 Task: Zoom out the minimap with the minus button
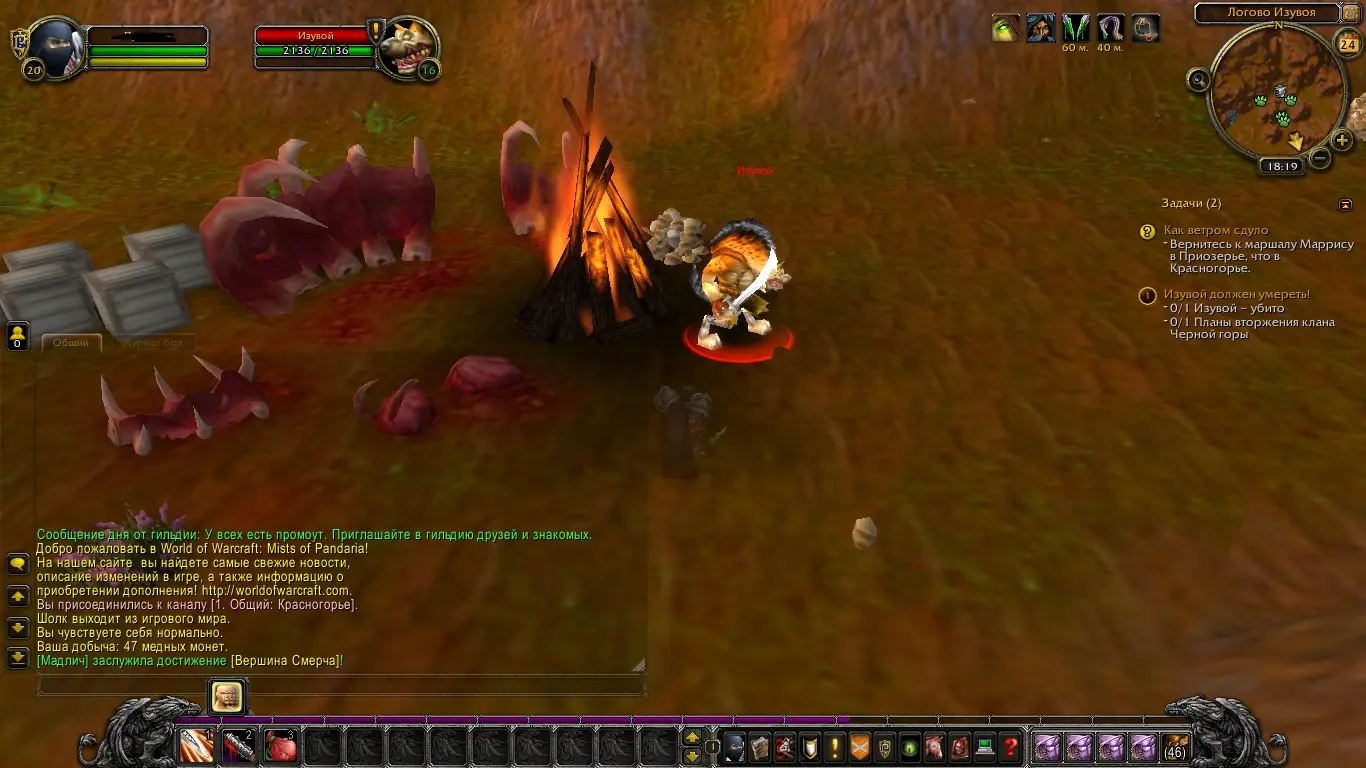point(1320,158)
